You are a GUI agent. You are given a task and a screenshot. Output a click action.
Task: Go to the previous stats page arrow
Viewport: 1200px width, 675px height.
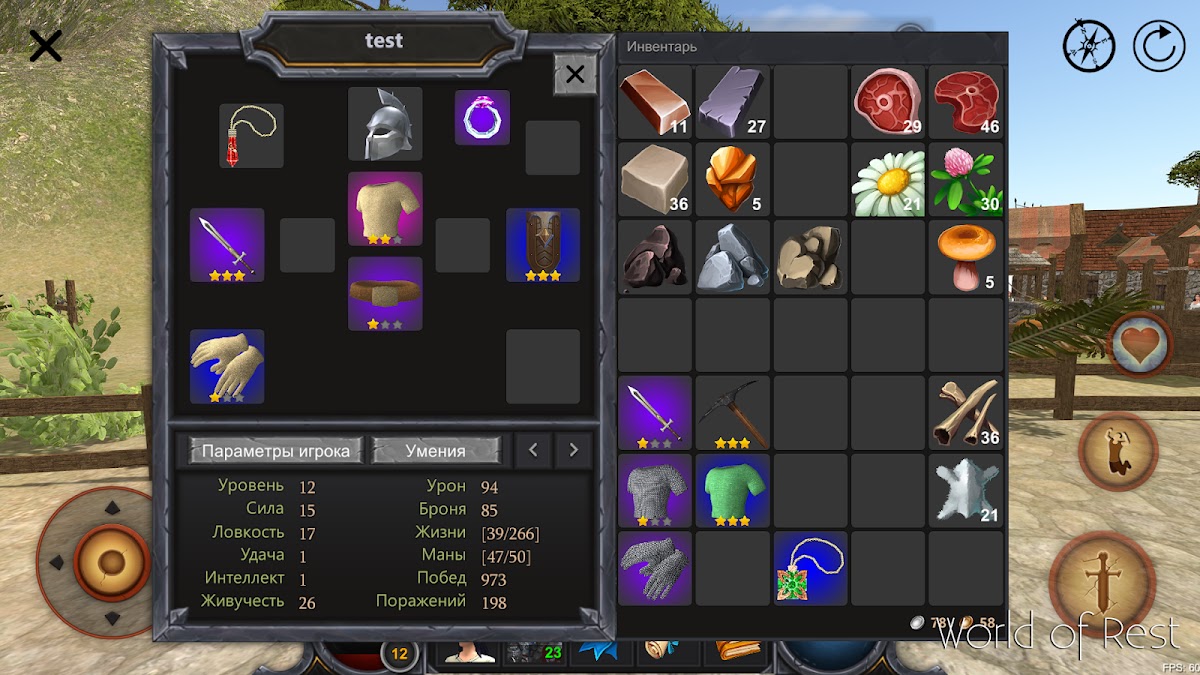tap(533, 451)
